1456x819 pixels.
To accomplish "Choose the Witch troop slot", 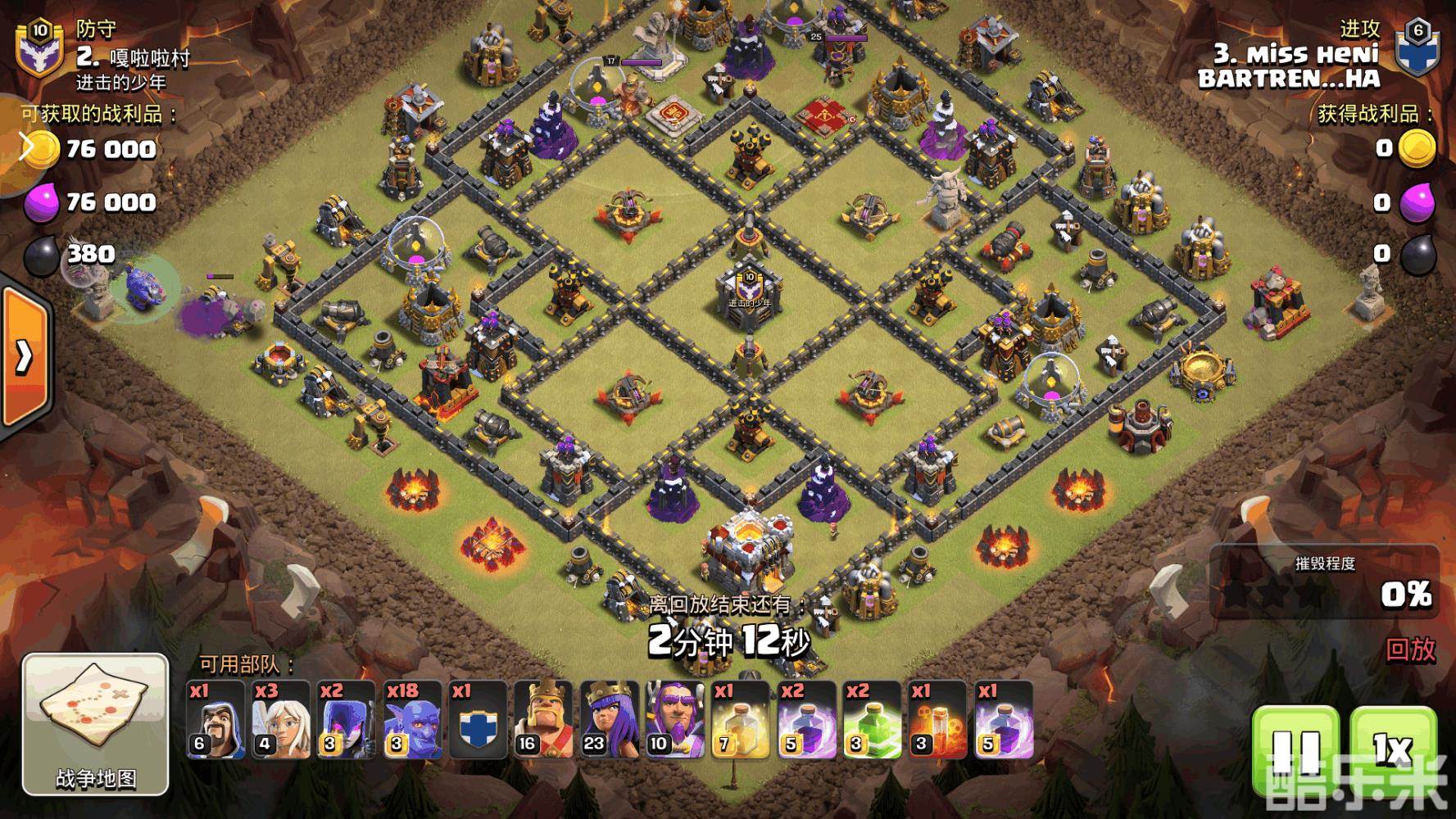I will (347, 720).
